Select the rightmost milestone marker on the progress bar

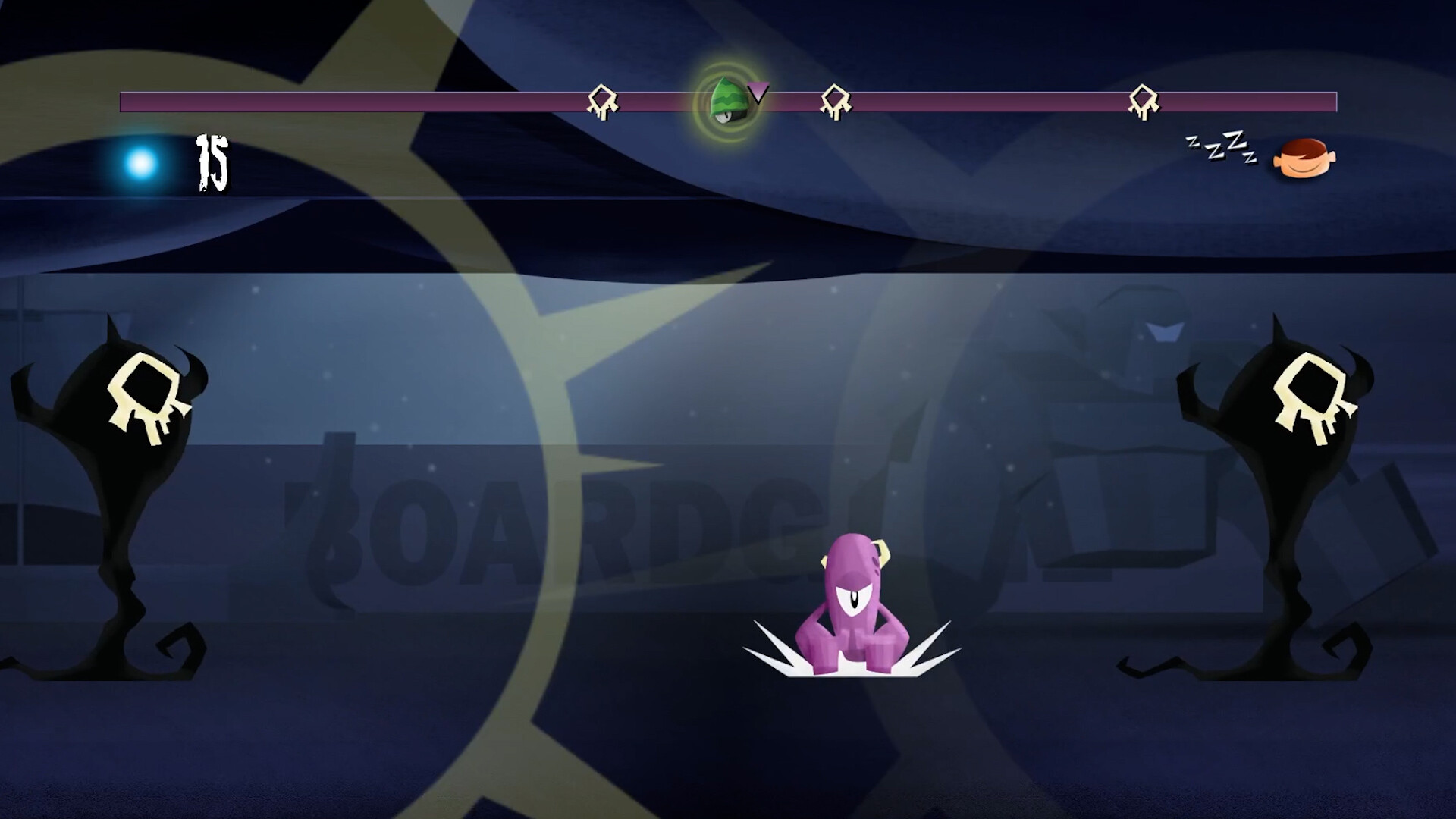1142,99
